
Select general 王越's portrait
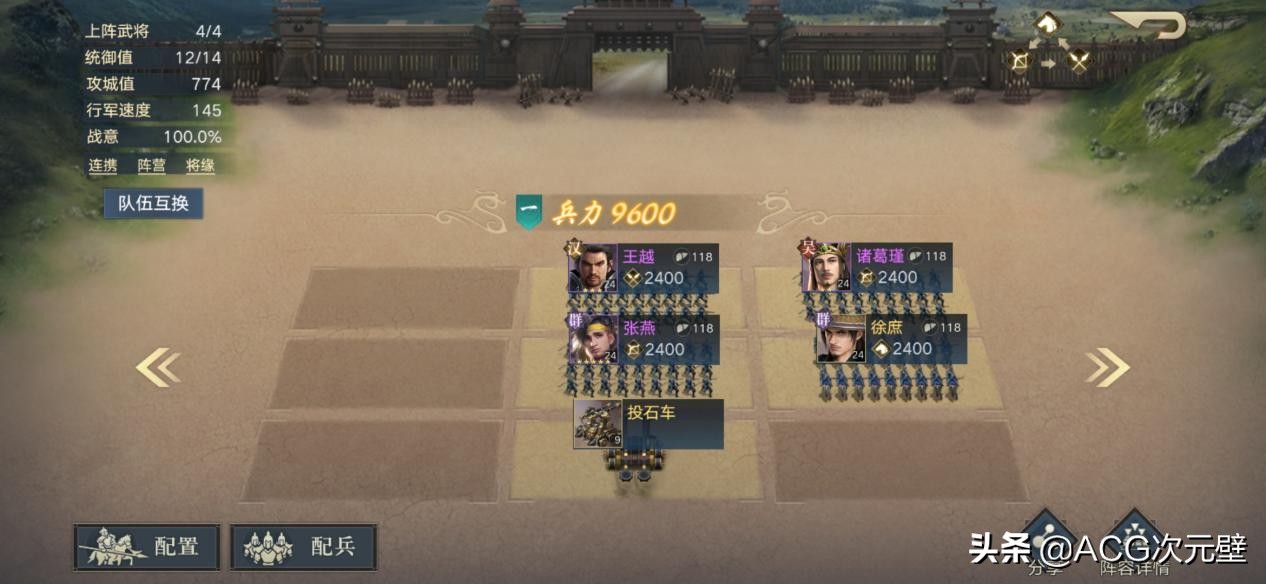tap(592, 267)
